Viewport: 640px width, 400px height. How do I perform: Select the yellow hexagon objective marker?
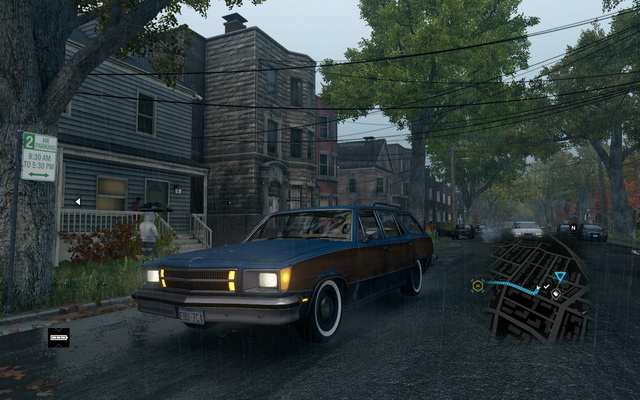click(x=478, y=285)
